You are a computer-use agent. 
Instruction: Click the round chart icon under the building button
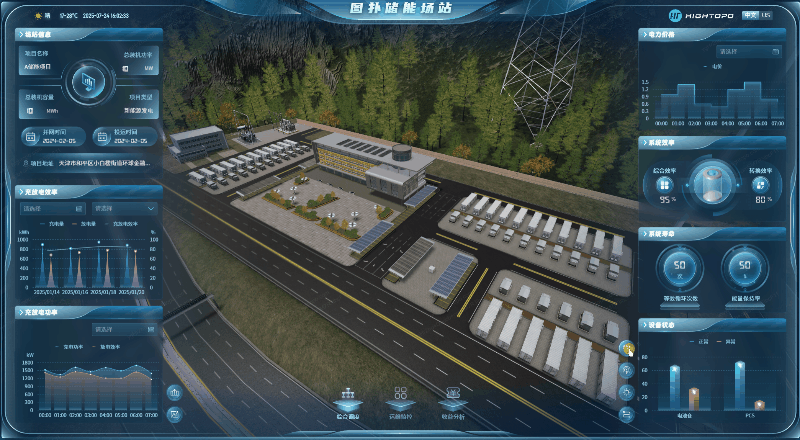pos(175,413)
